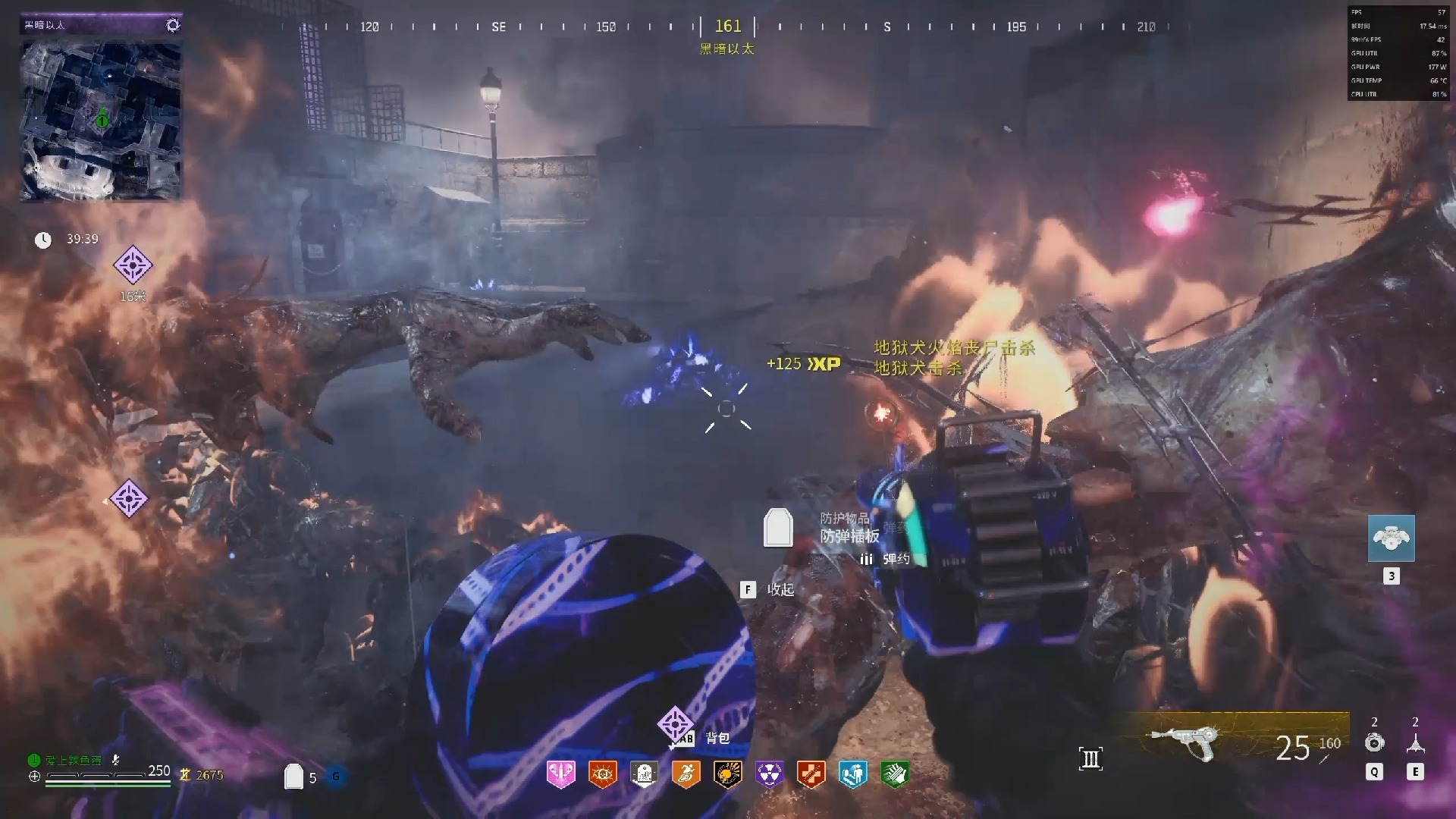
Task: Use the lethal equipment icon above E
Action: pyautogui.click(x=1415, y=742)
